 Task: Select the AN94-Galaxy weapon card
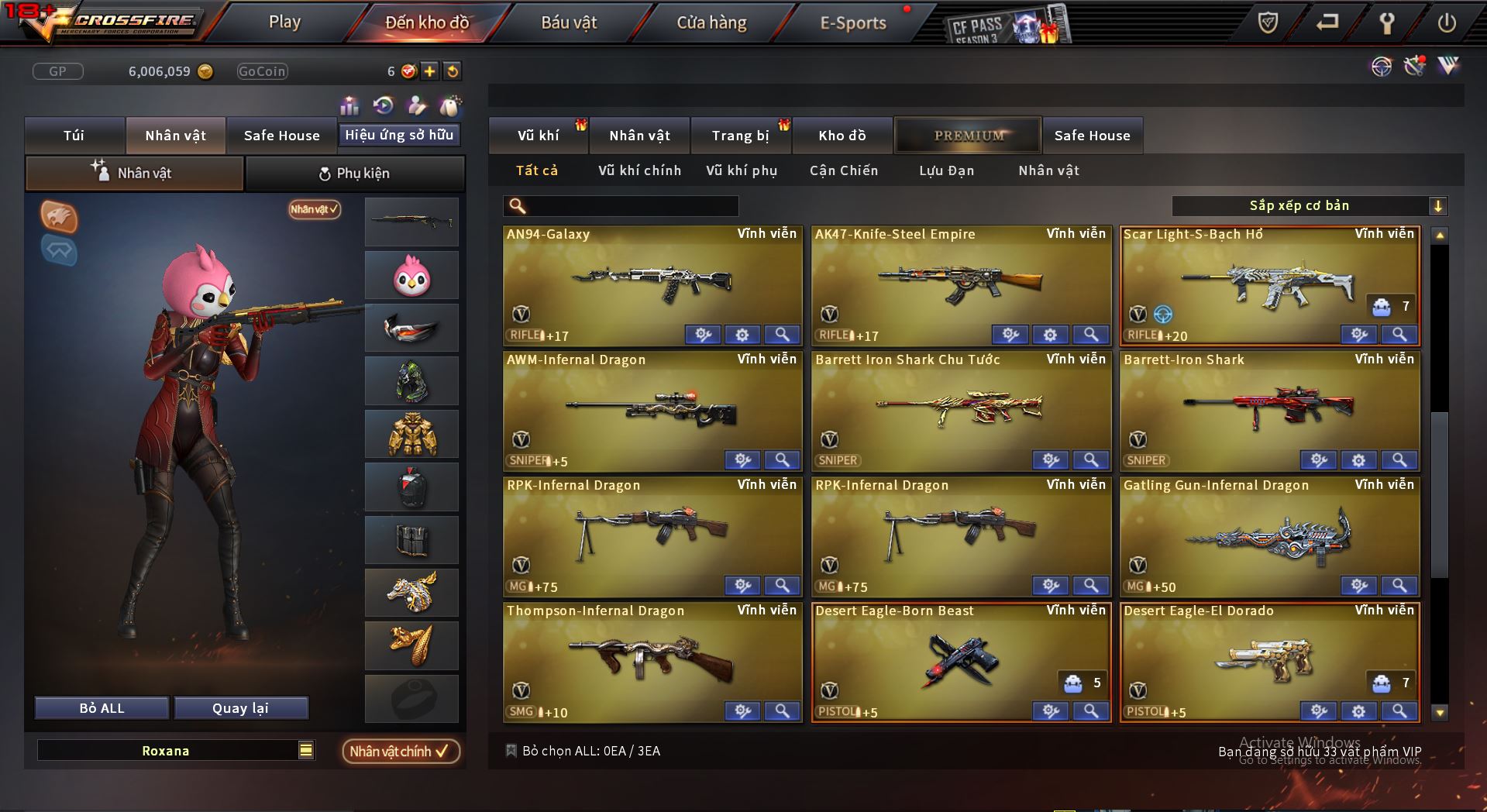pos(652,284)
